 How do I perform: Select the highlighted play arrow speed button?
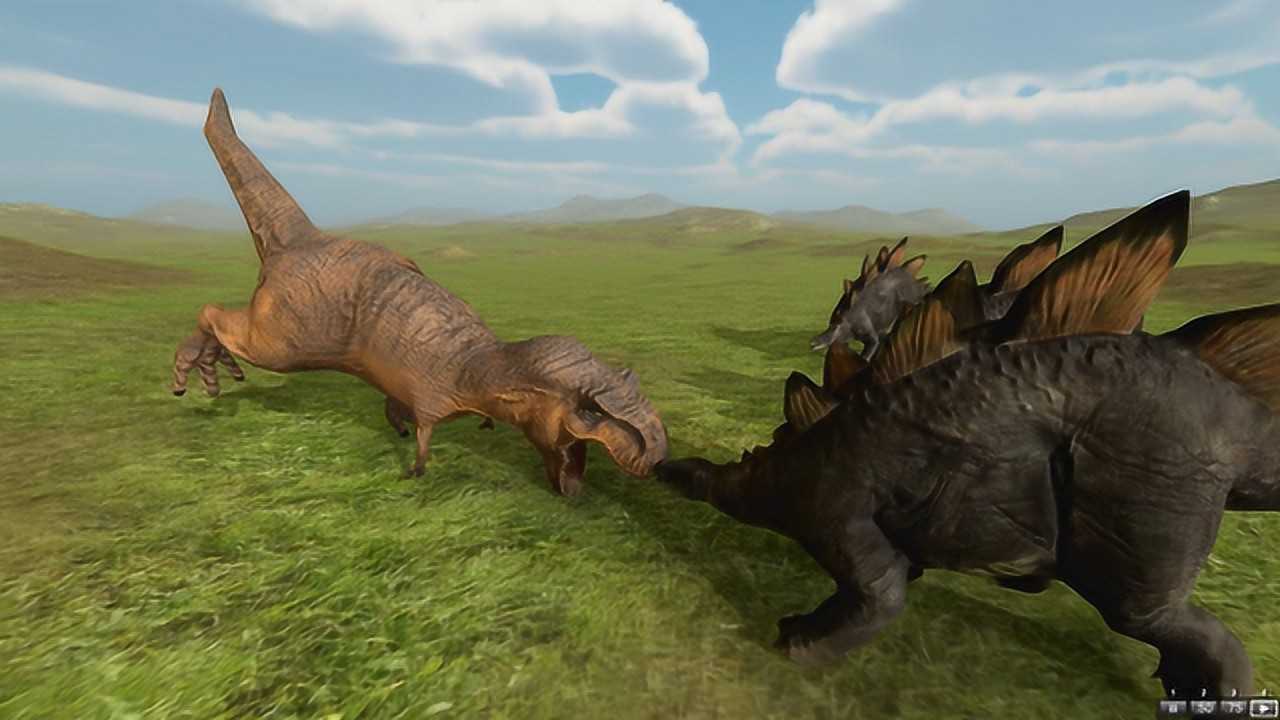[1263, 708]
